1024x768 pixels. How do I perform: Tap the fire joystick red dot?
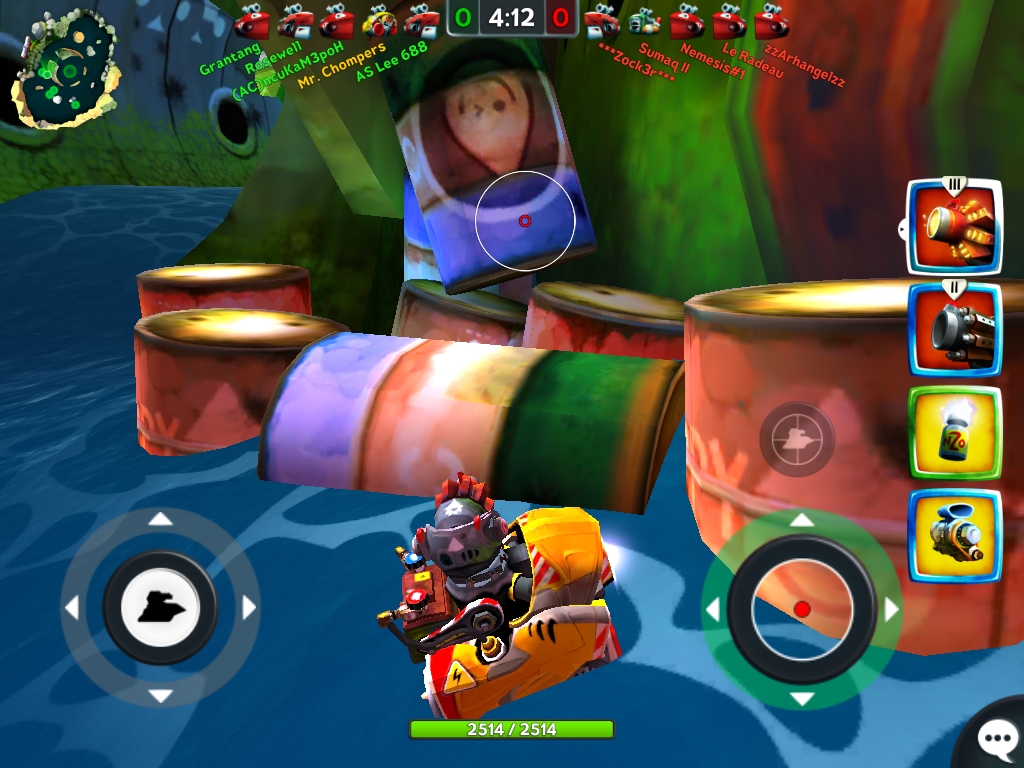click(801, 609)
